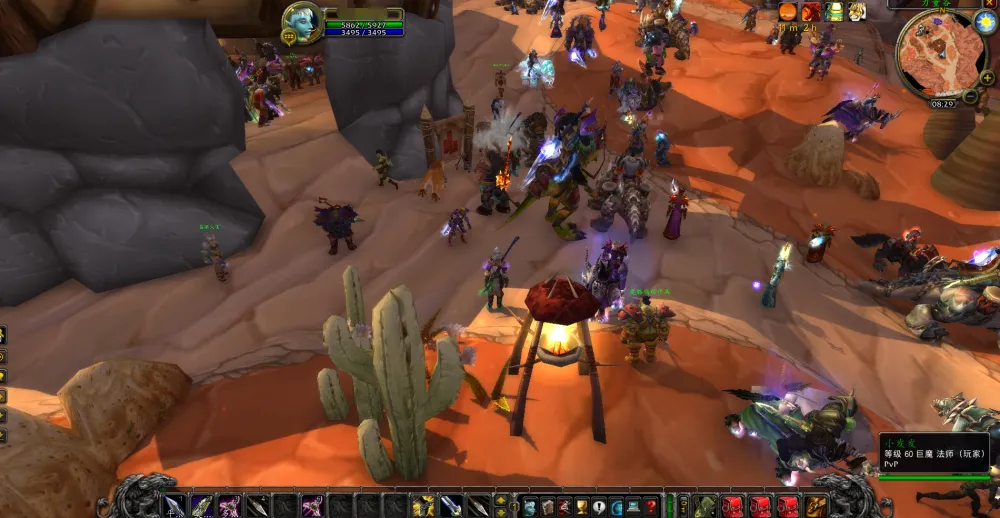This screenshot has height=518, width=1000.
Task: Open the help menu red question mark
Action: (x=652, y=506)
